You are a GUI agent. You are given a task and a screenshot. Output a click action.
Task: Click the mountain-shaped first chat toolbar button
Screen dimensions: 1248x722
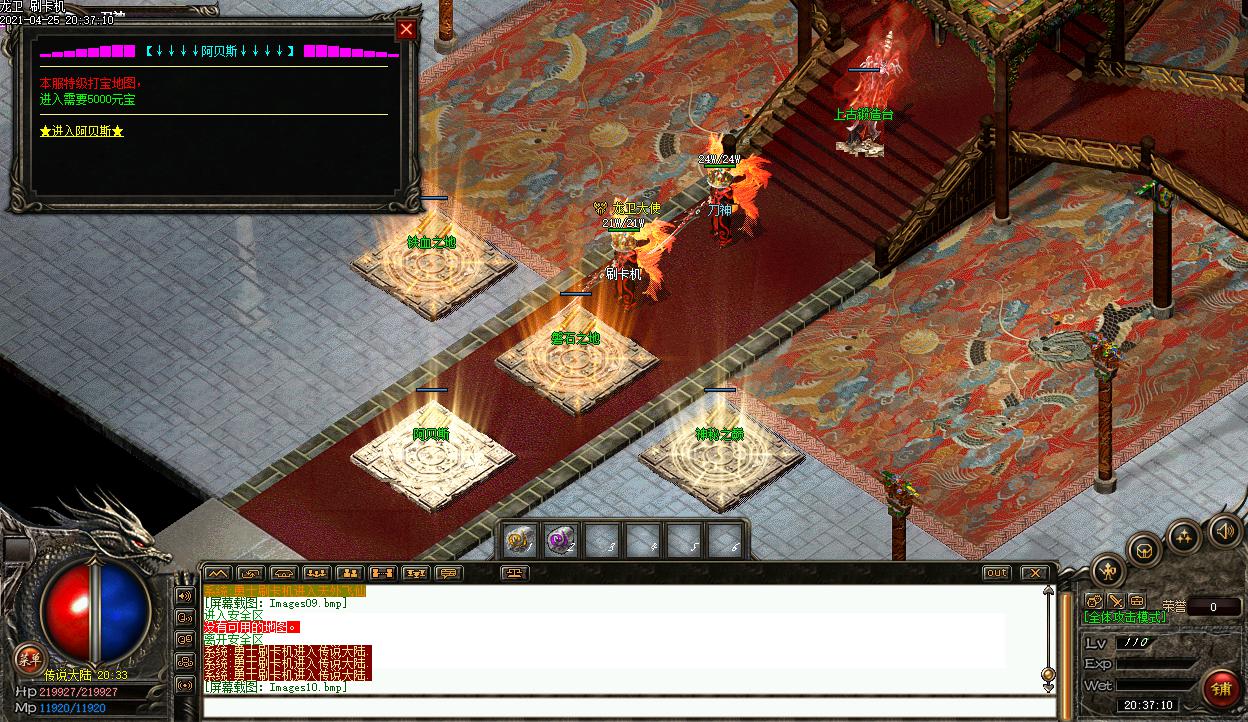click(x=218, y=573)
